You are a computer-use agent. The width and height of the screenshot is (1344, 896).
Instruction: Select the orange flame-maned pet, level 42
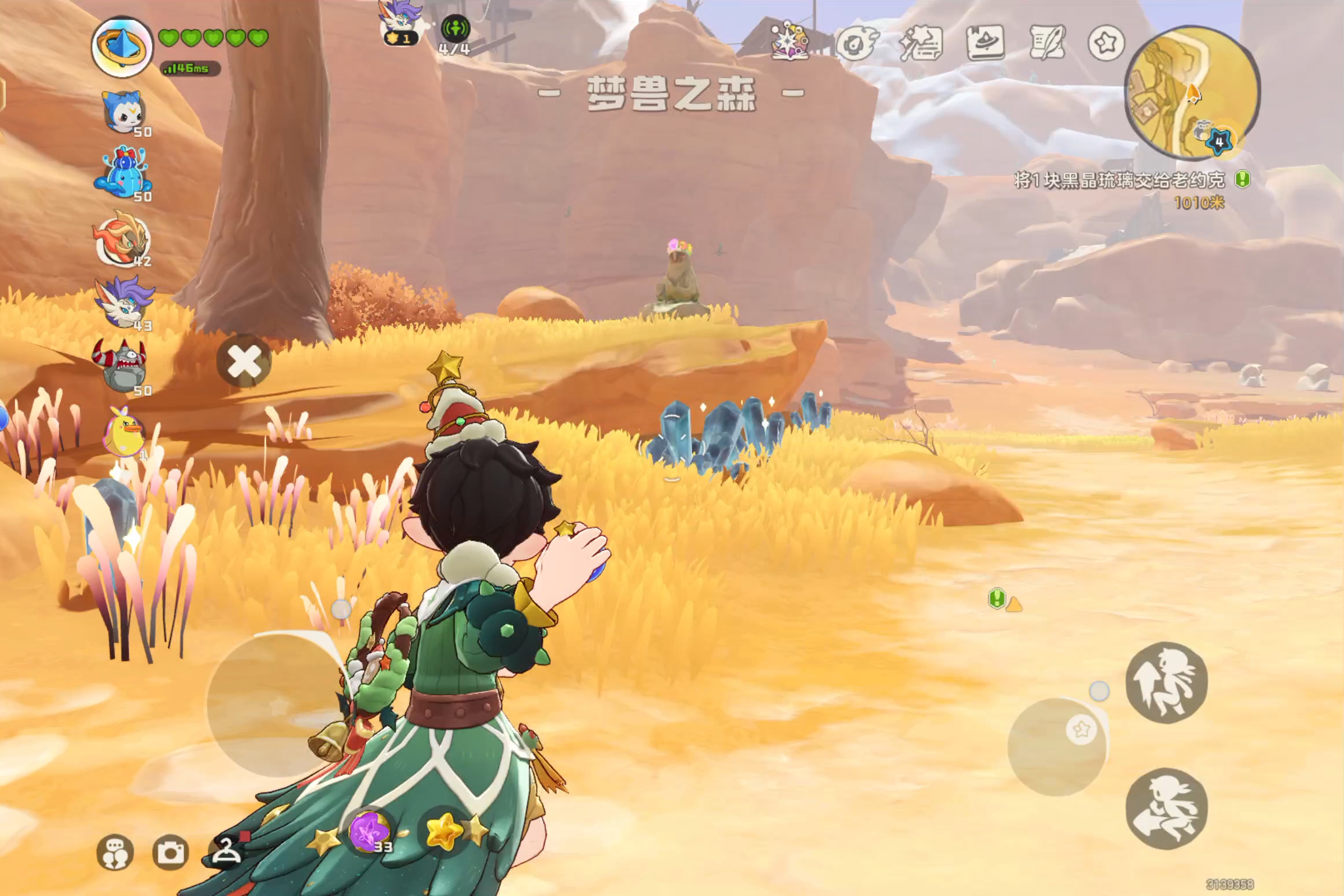pyautogui.click(x=123, y=238)
